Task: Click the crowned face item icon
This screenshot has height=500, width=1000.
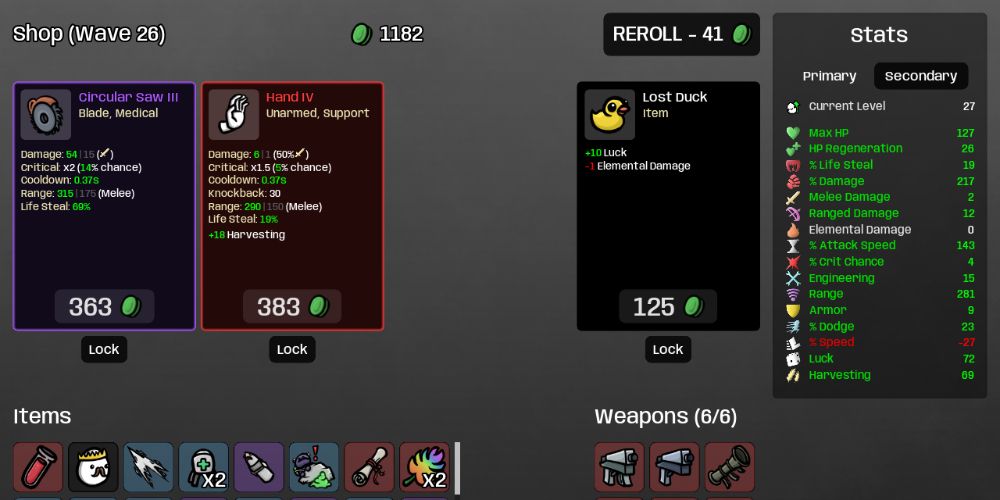Action: tap(93, 467)
